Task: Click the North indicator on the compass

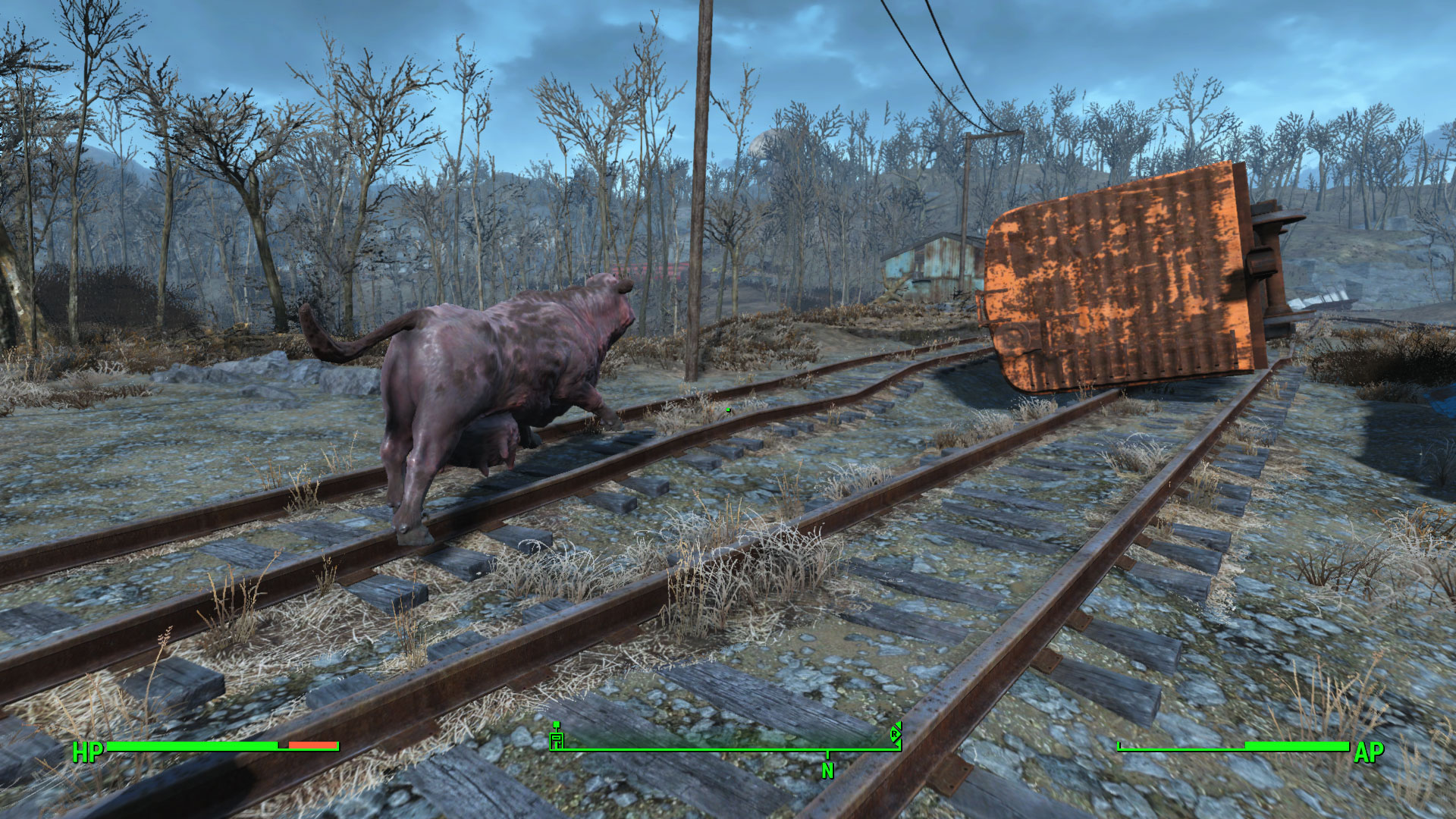Action: click(827, 770)
